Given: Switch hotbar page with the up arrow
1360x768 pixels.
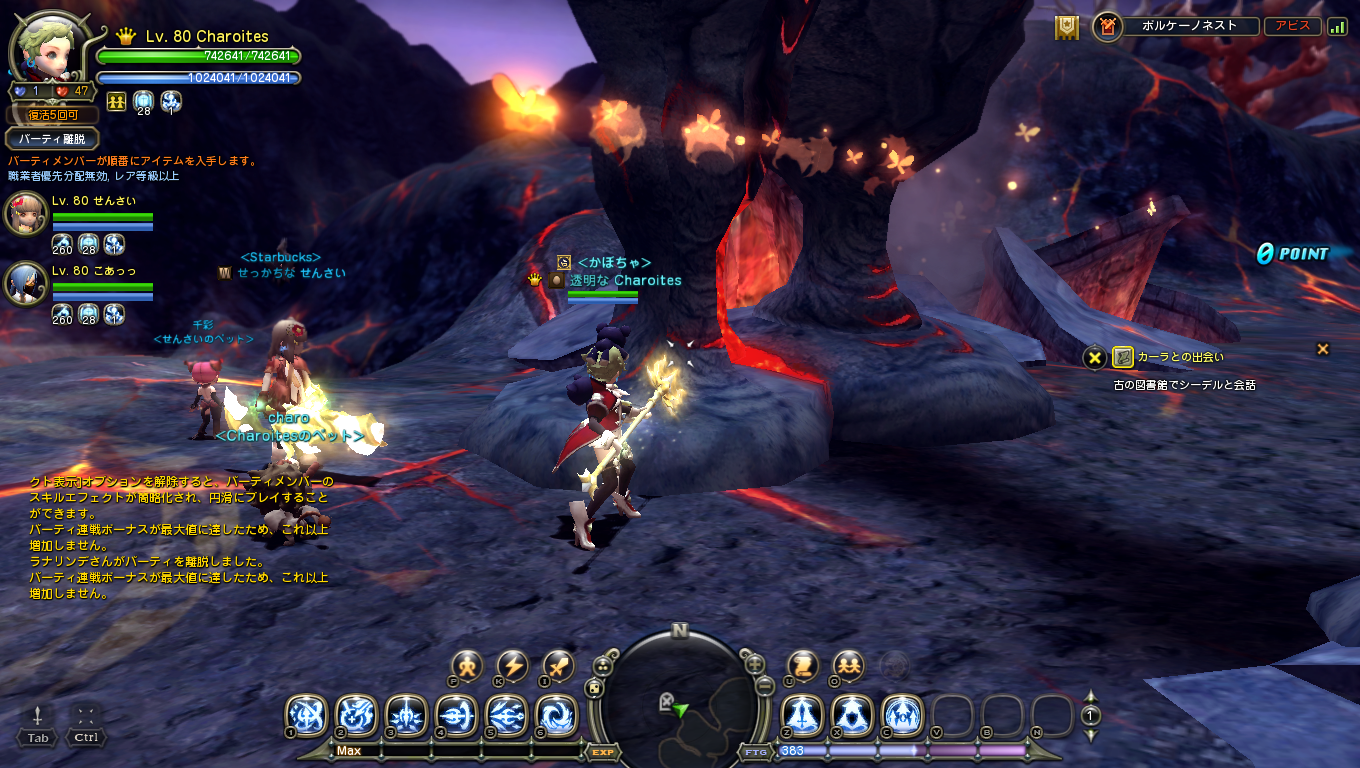Looking at the screenshot, I should pyautogui.click(x=1091, y=698).
